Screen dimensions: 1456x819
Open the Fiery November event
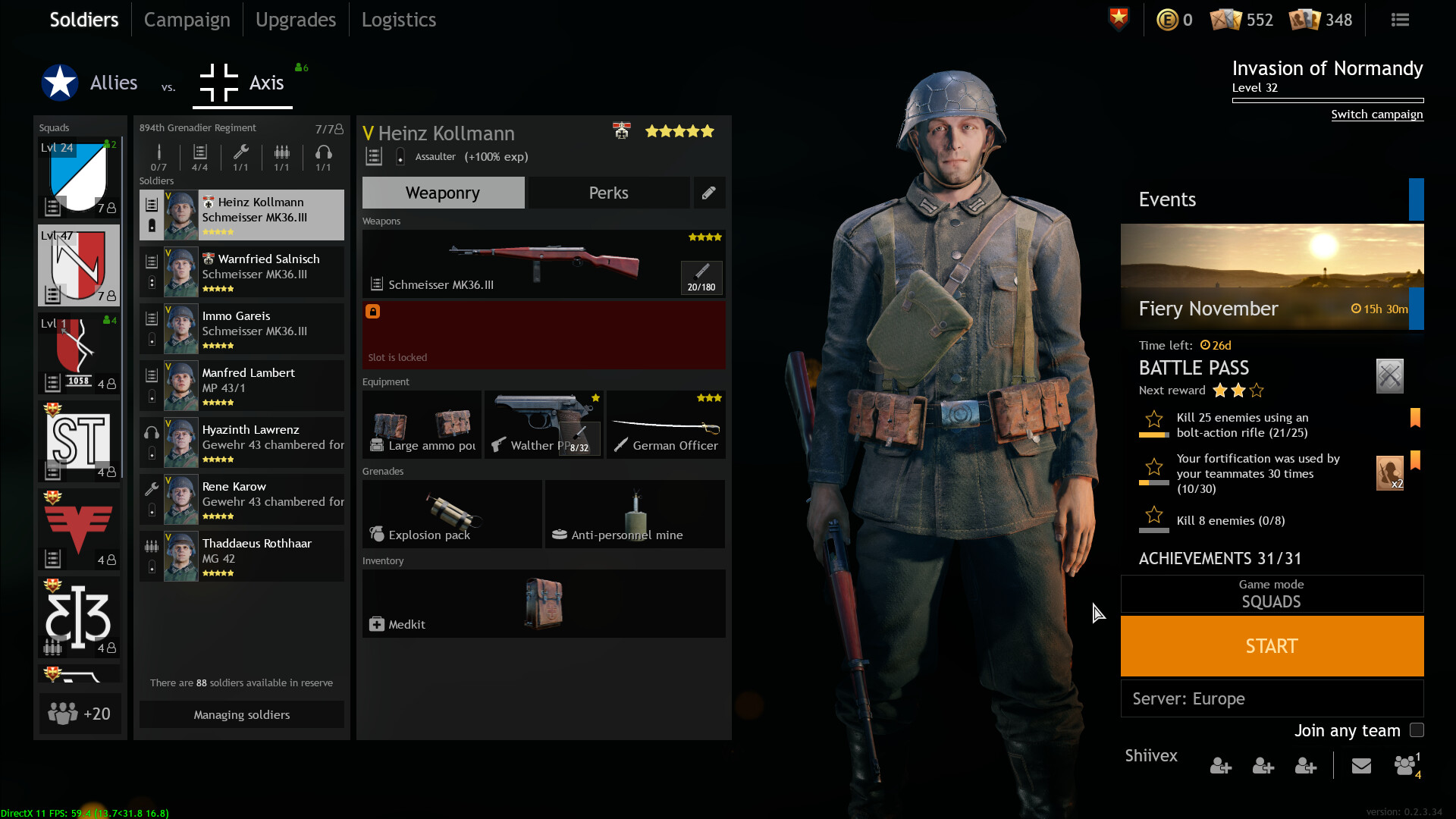[1272, 277]
